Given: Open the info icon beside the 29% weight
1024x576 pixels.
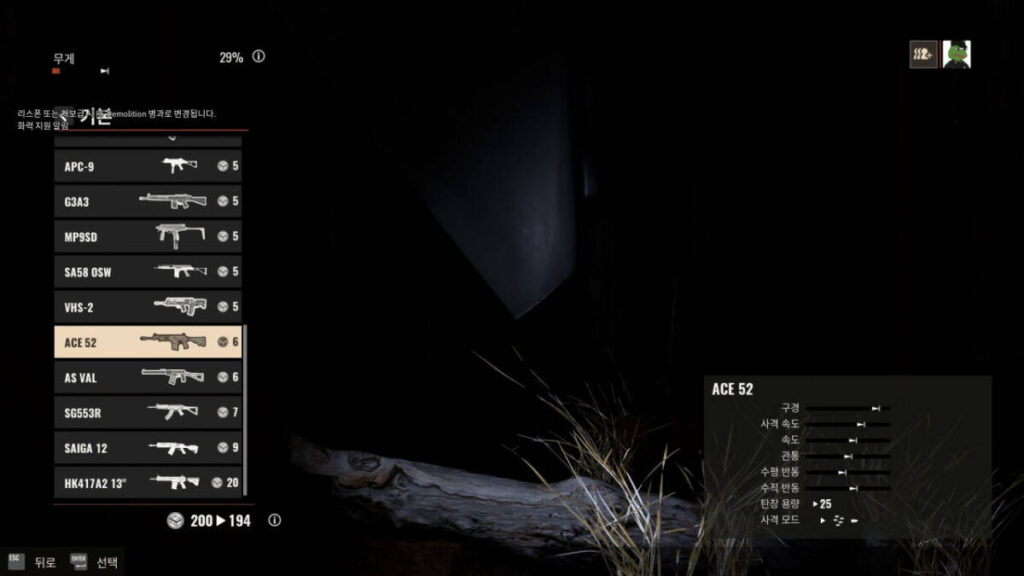Looking at the screenshot, I should (x=259, y=57).
